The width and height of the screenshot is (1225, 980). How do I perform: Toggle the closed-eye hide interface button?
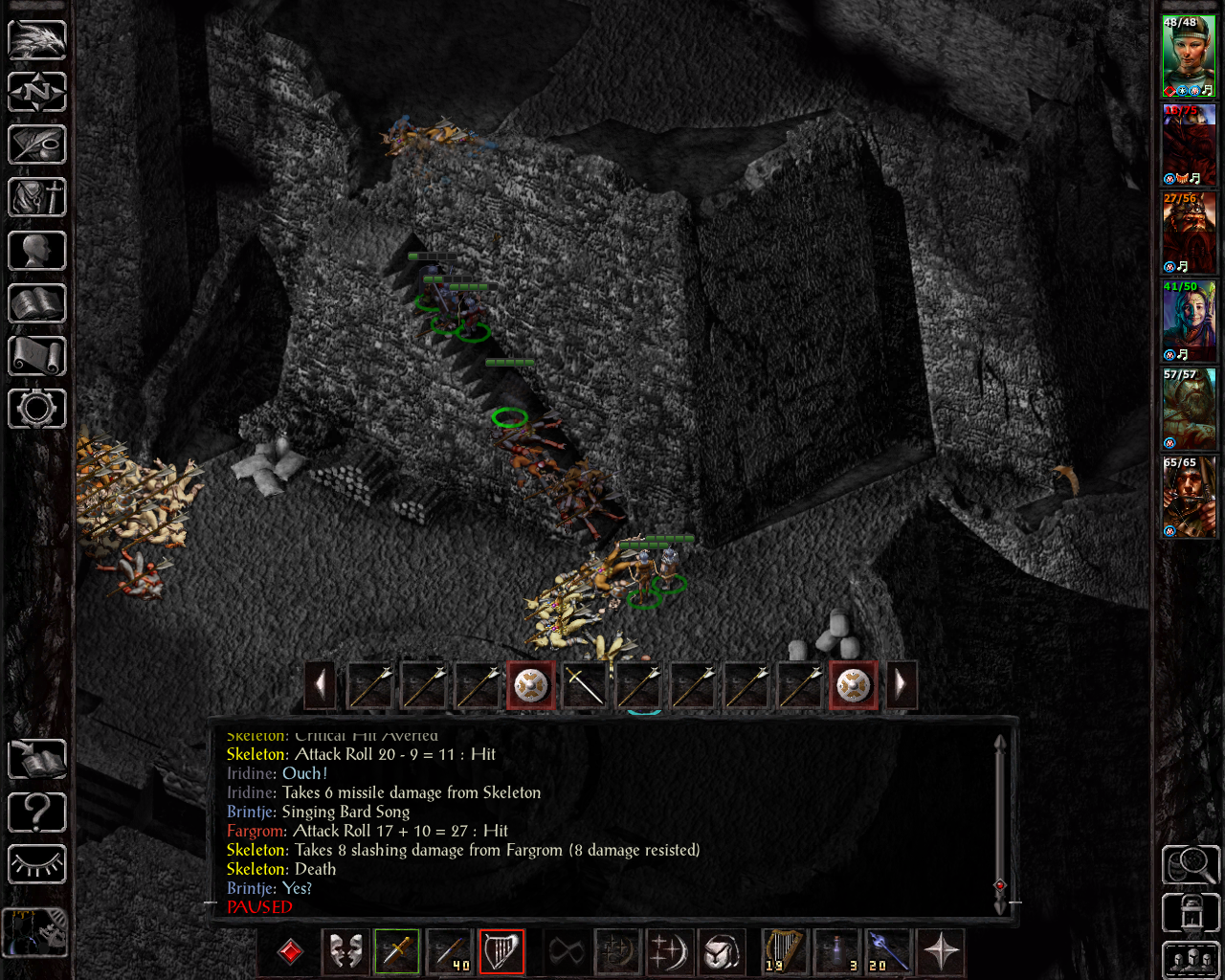(x=37, y=864)
